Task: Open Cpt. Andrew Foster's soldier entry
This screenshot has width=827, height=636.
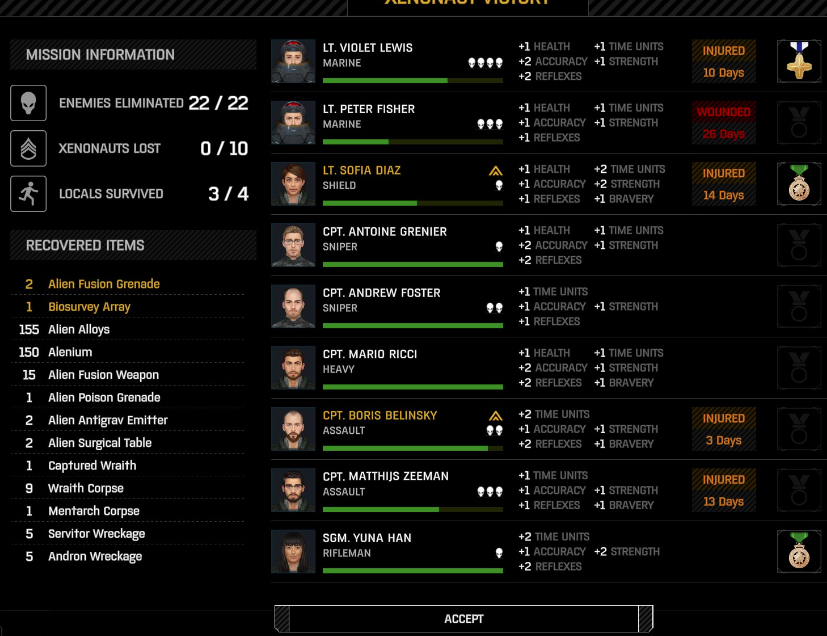Action: (400, 306)
